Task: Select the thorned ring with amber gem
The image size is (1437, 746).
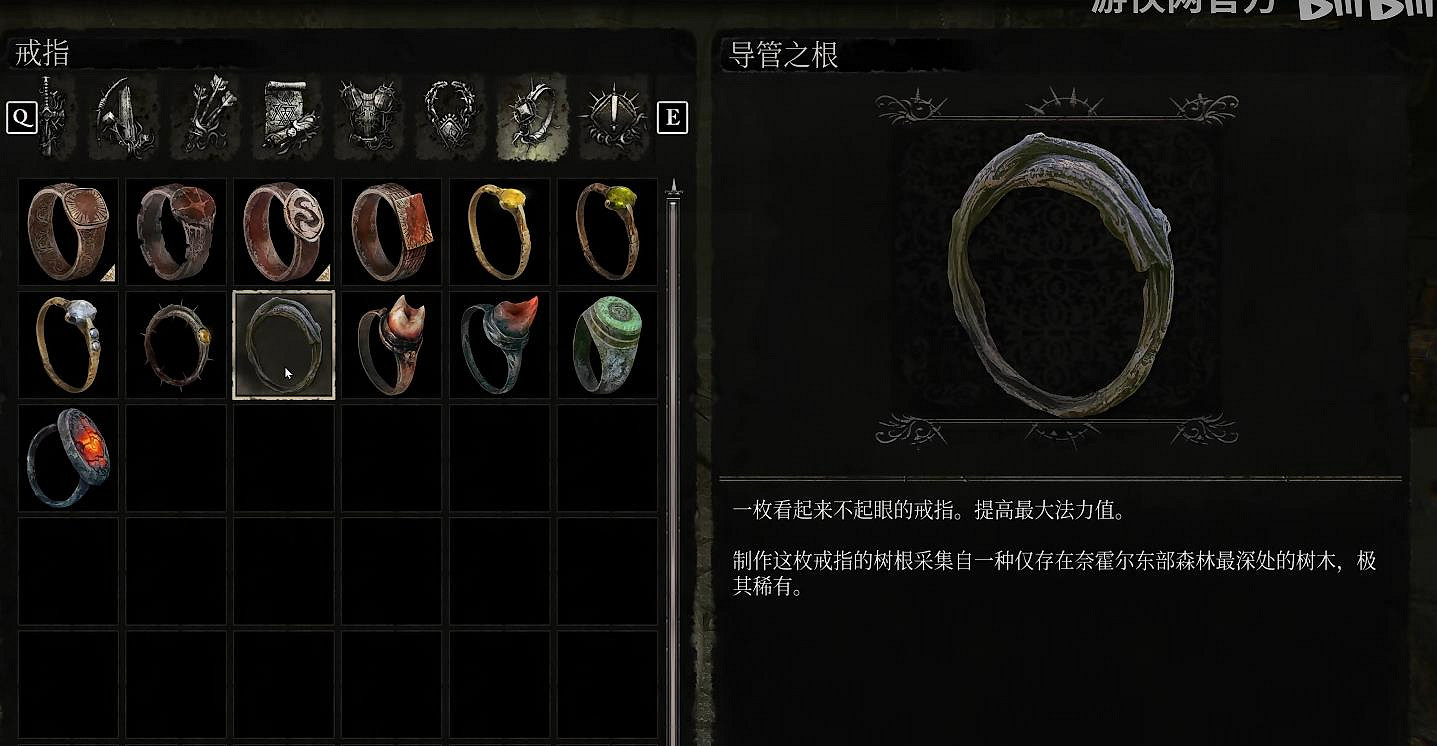Action: pos(175,344)
